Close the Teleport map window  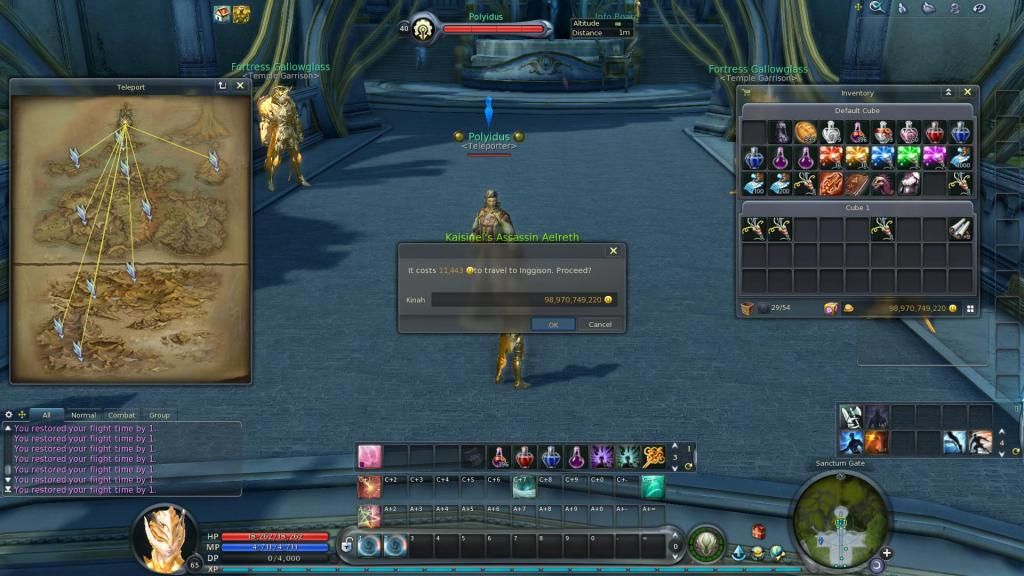240,86
